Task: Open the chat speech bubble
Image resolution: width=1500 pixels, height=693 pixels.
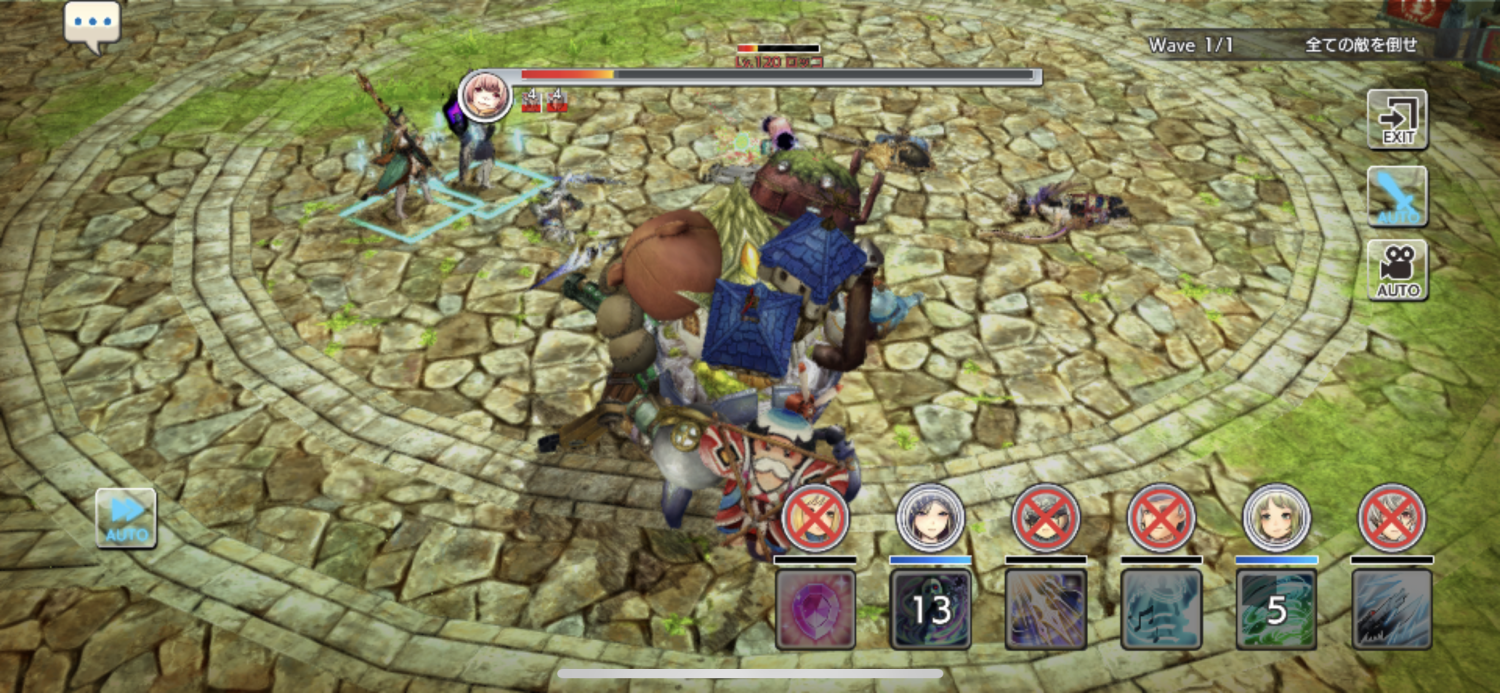Action: 92,24
